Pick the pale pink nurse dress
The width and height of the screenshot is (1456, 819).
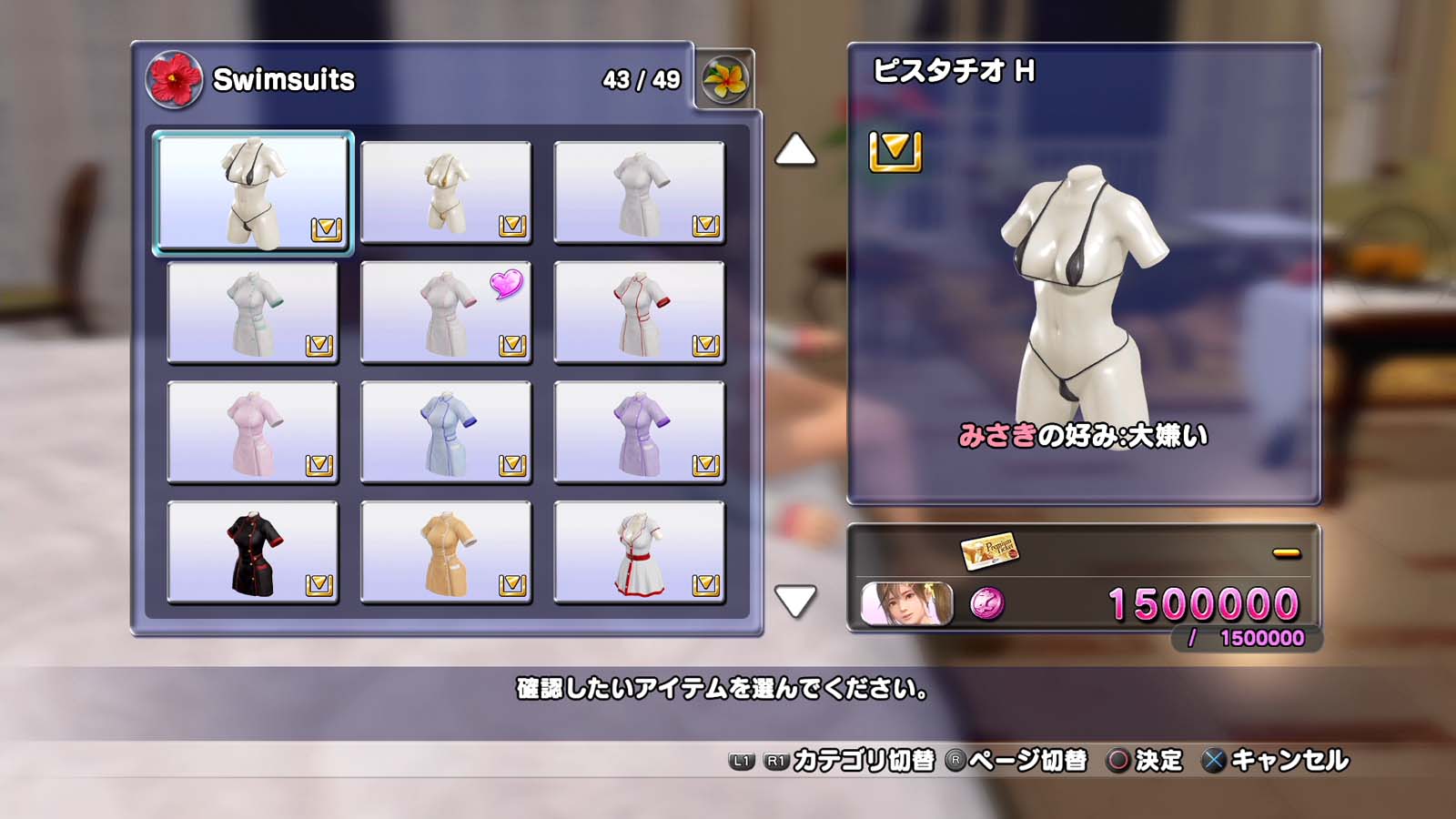pyautogui.click(x=253, y=432)
